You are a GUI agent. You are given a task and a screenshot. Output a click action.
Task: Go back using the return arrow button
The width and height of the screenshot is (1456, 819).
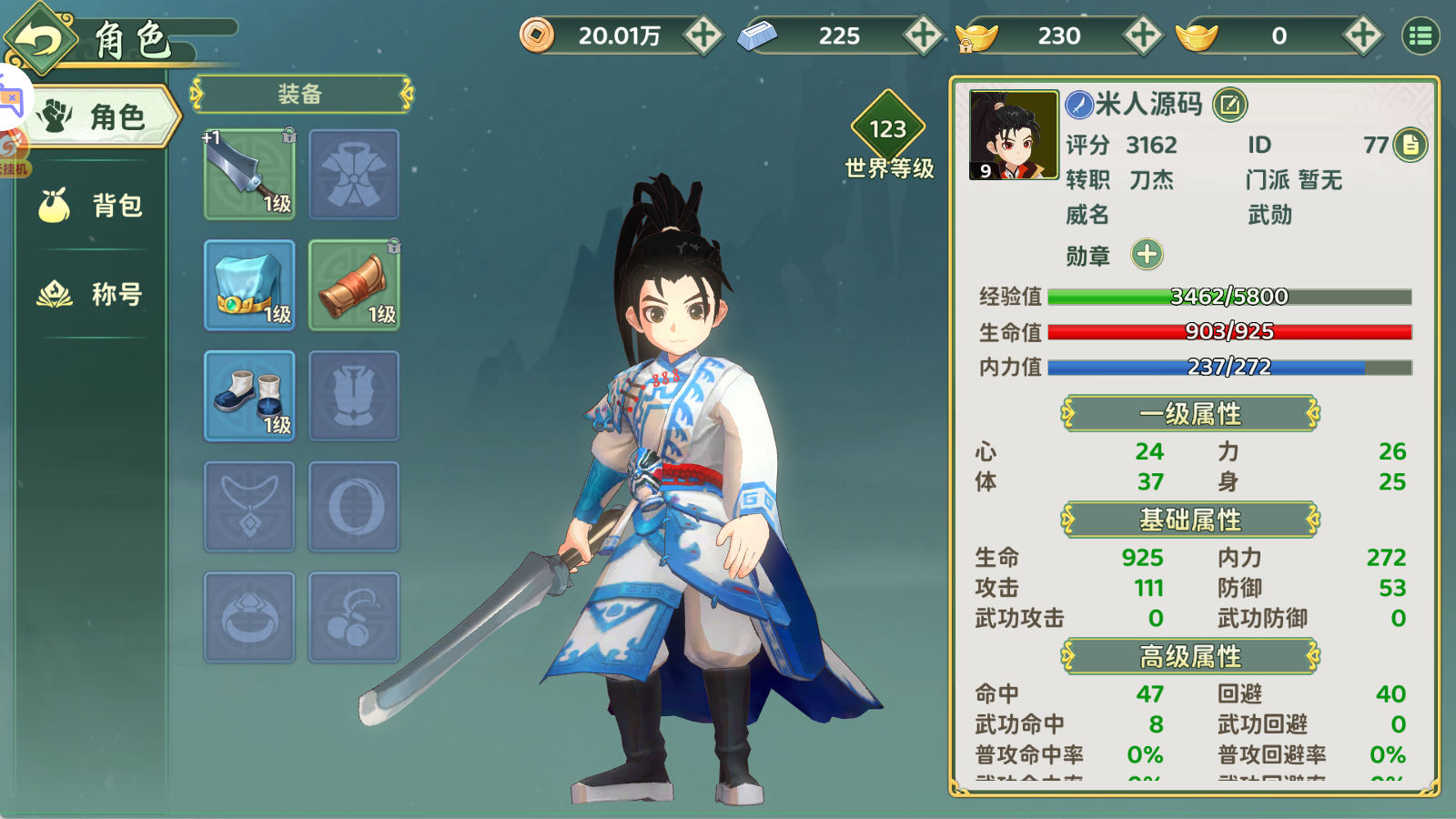coord(40,38)
